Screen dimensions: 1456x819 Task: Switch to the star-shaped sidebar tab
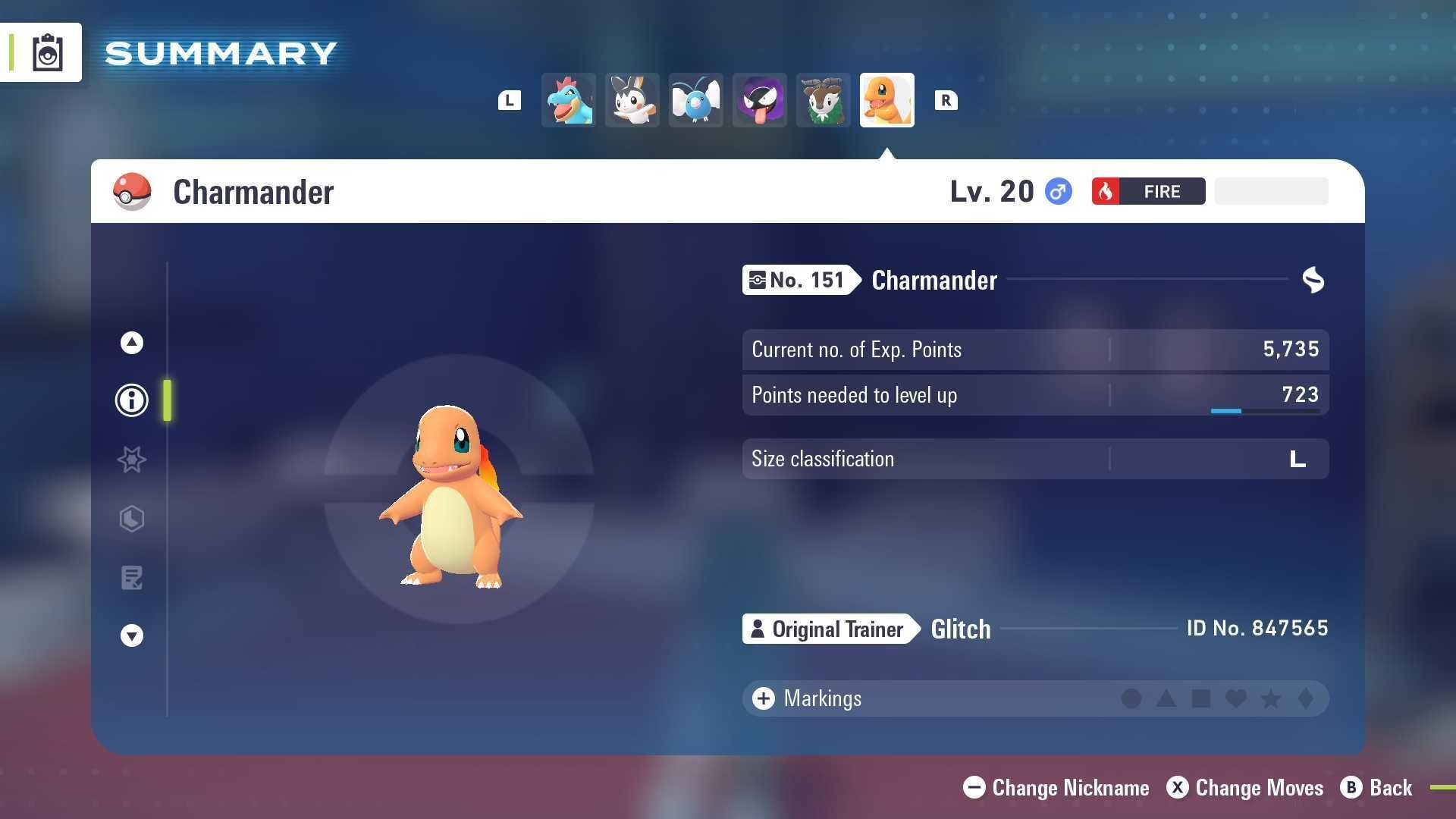tap(132, 460)
